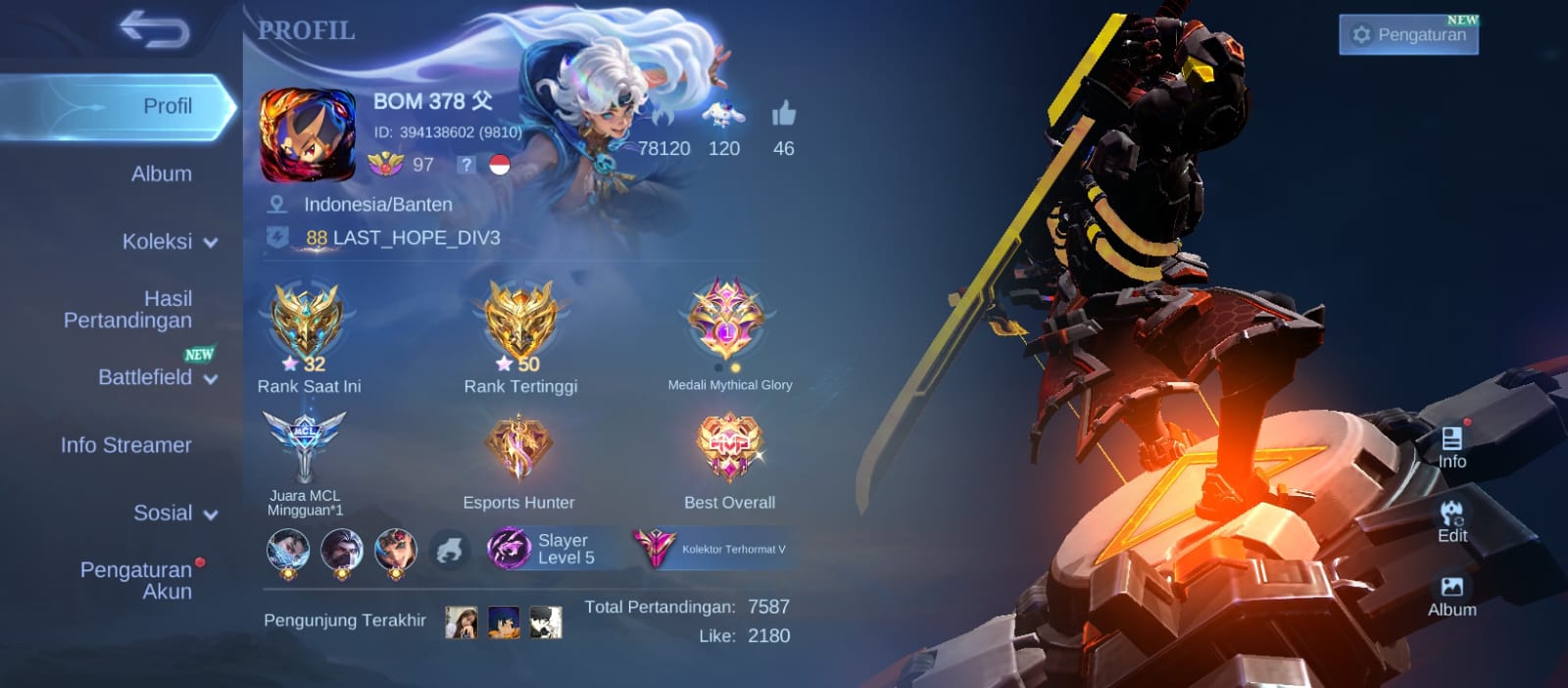Click the Info button beside the hero
This screenshot has height=688, width=1568.
pyautogui.click(x=1451, y=448)
